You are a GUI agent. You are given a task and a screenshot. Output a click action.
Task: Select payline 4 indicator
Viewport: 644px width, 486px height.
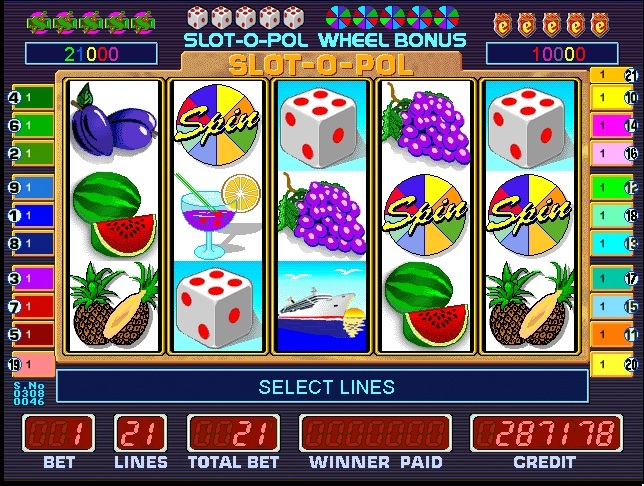click(x=30, y=98)
